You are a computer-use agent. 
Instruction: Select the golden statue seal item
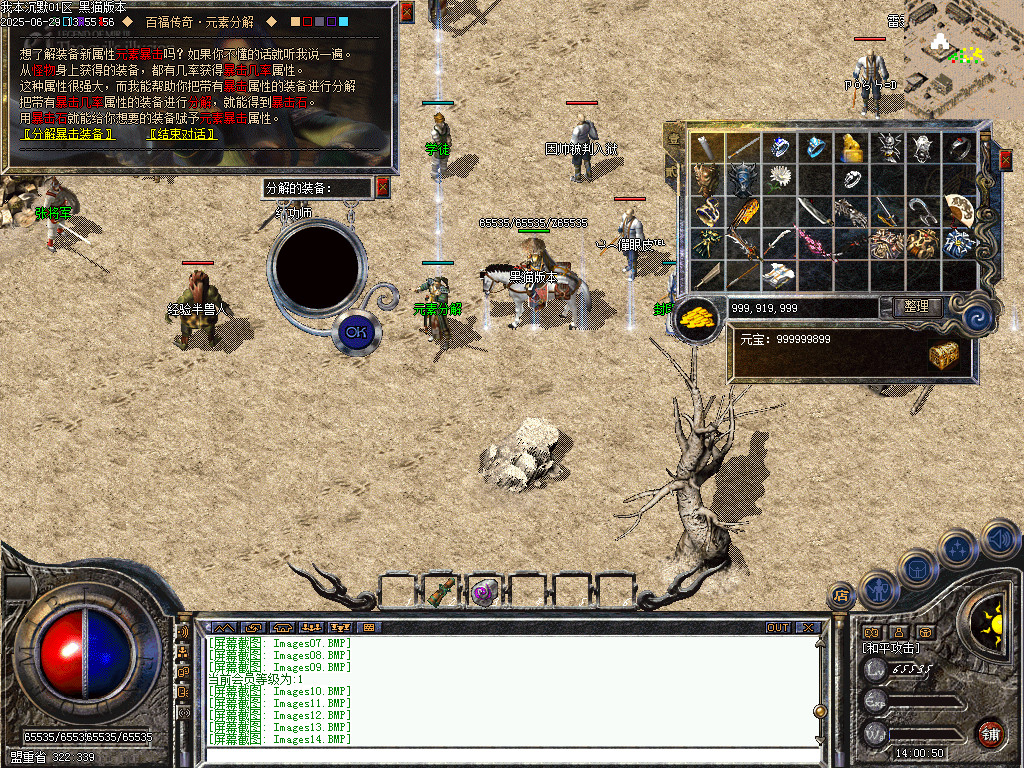pyautogui.click(x=851, y=148)
